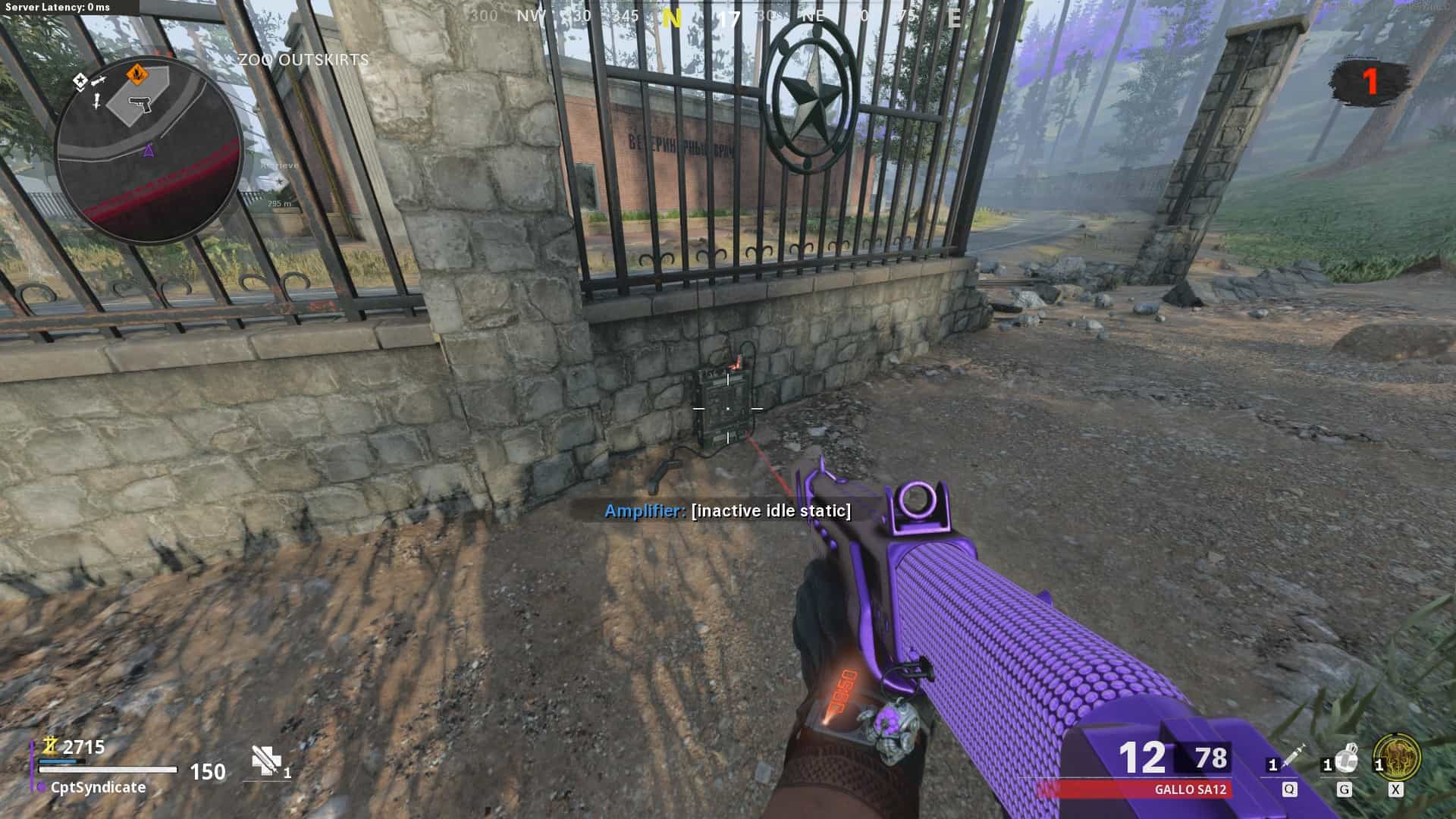Viewport: 1456px width, 819px height.
Task: Click the yellow N compass marker
Action: (671, 18)
